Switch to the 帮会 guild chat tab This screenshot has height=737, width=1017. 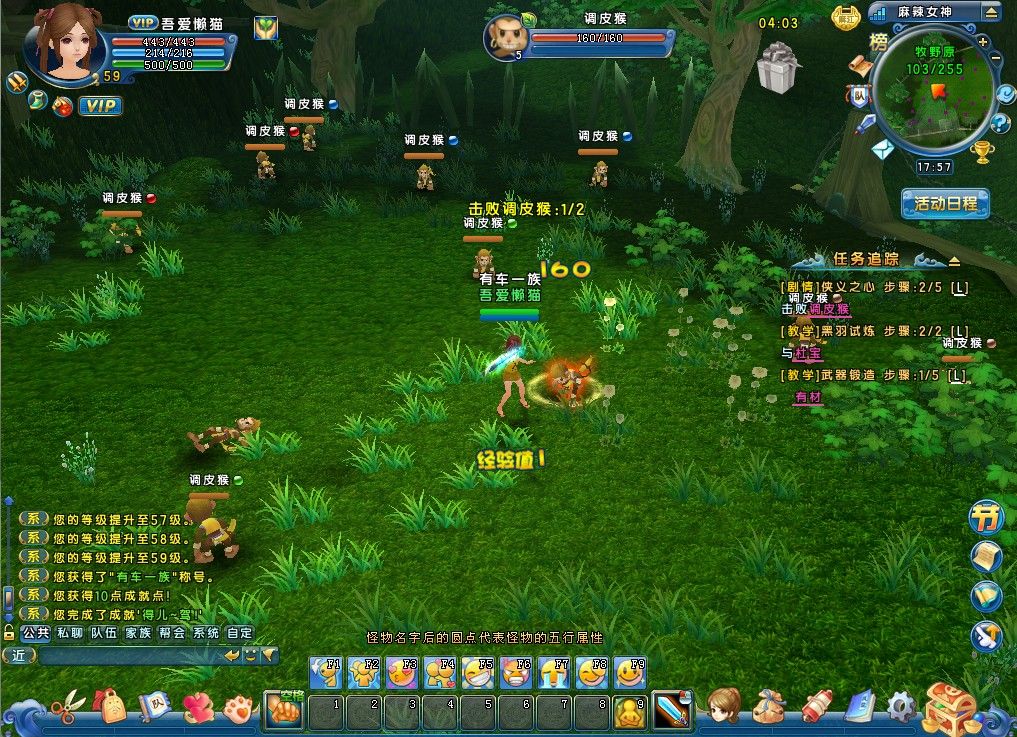coord(171,633)
